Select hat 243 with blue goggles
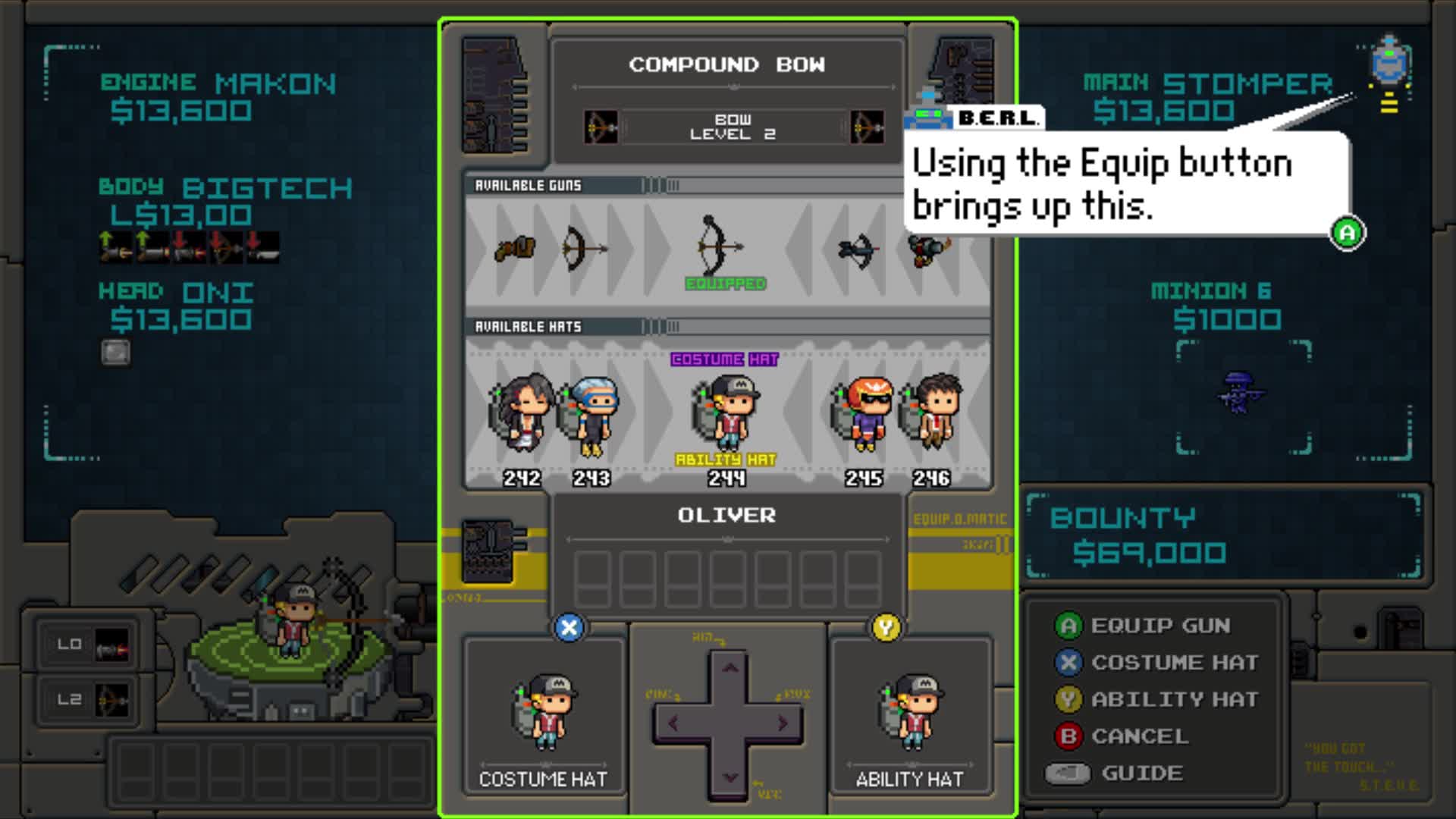 [591, 415]
